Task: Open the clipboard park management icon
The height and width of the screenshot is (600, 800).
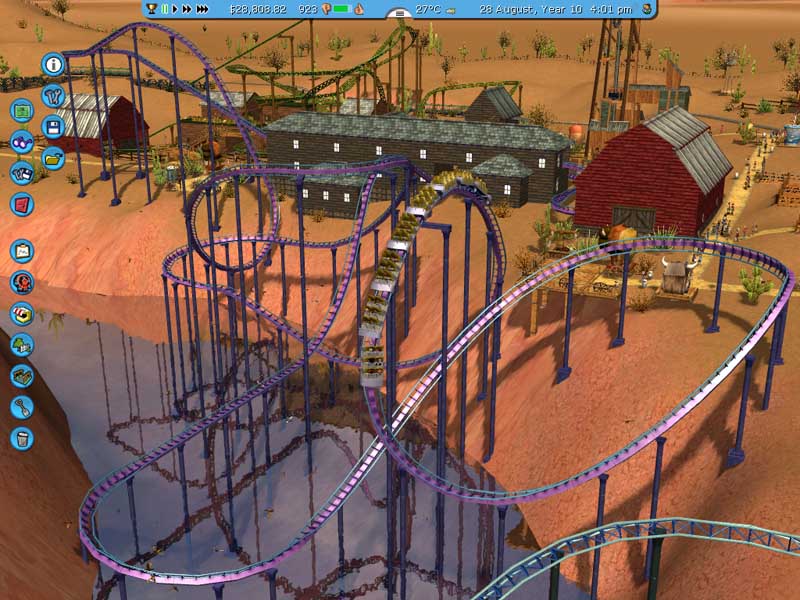Action: point(22,251)
